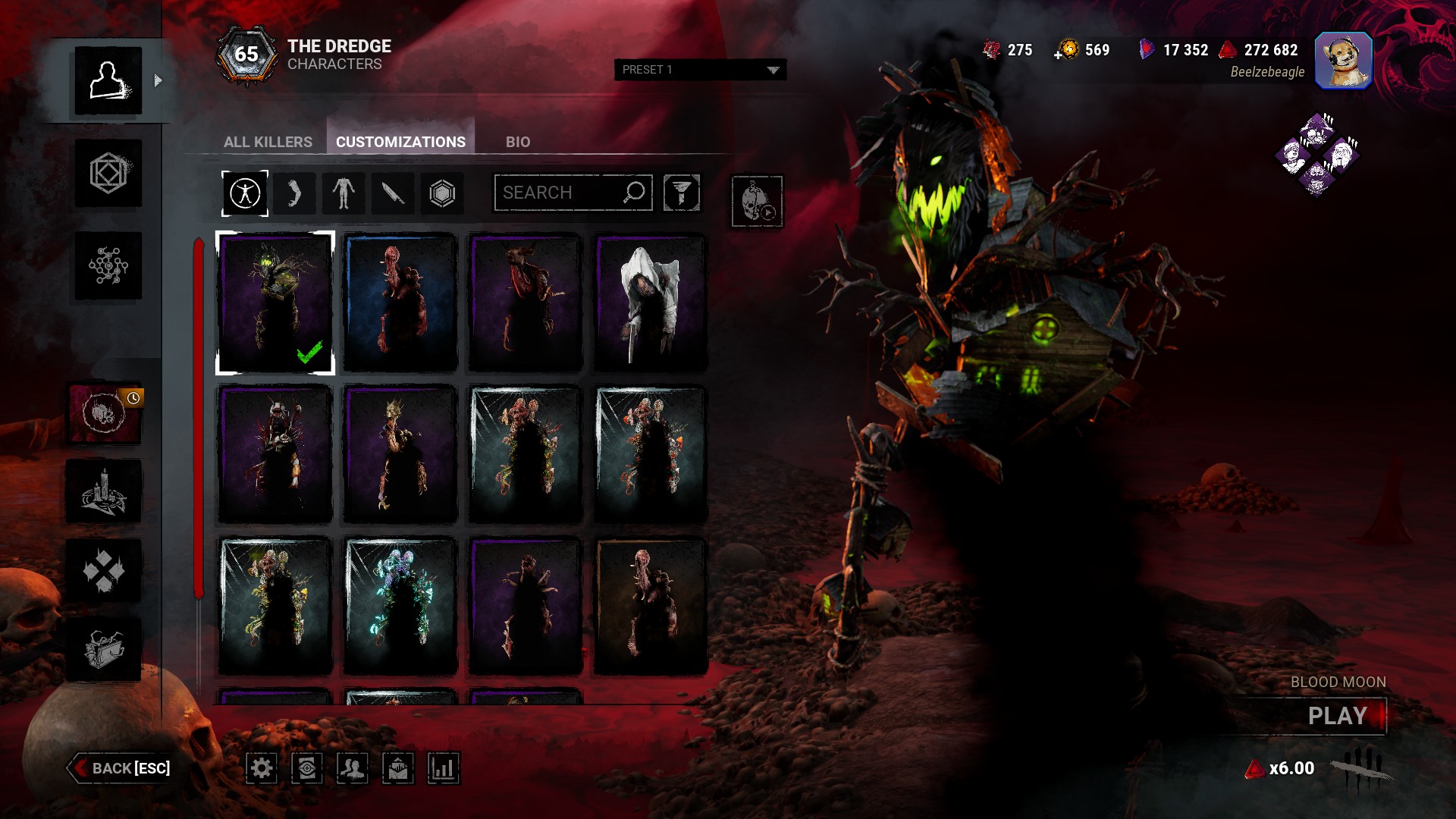Image resolution: width=1456 pixels, height=819 pixels.
Task: Select the white hooded Dredge outfit
Action: (650, 303)
